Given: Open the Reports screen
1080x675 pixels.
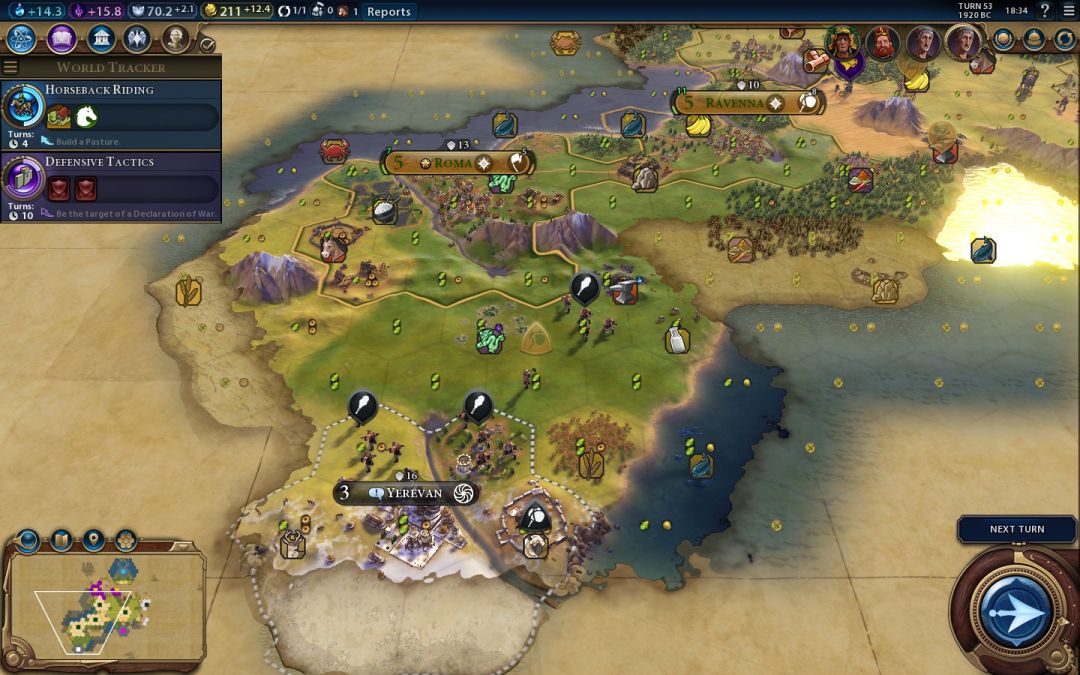Looking at the screenshot, I should pyautogui.click(x=388, y=11).
